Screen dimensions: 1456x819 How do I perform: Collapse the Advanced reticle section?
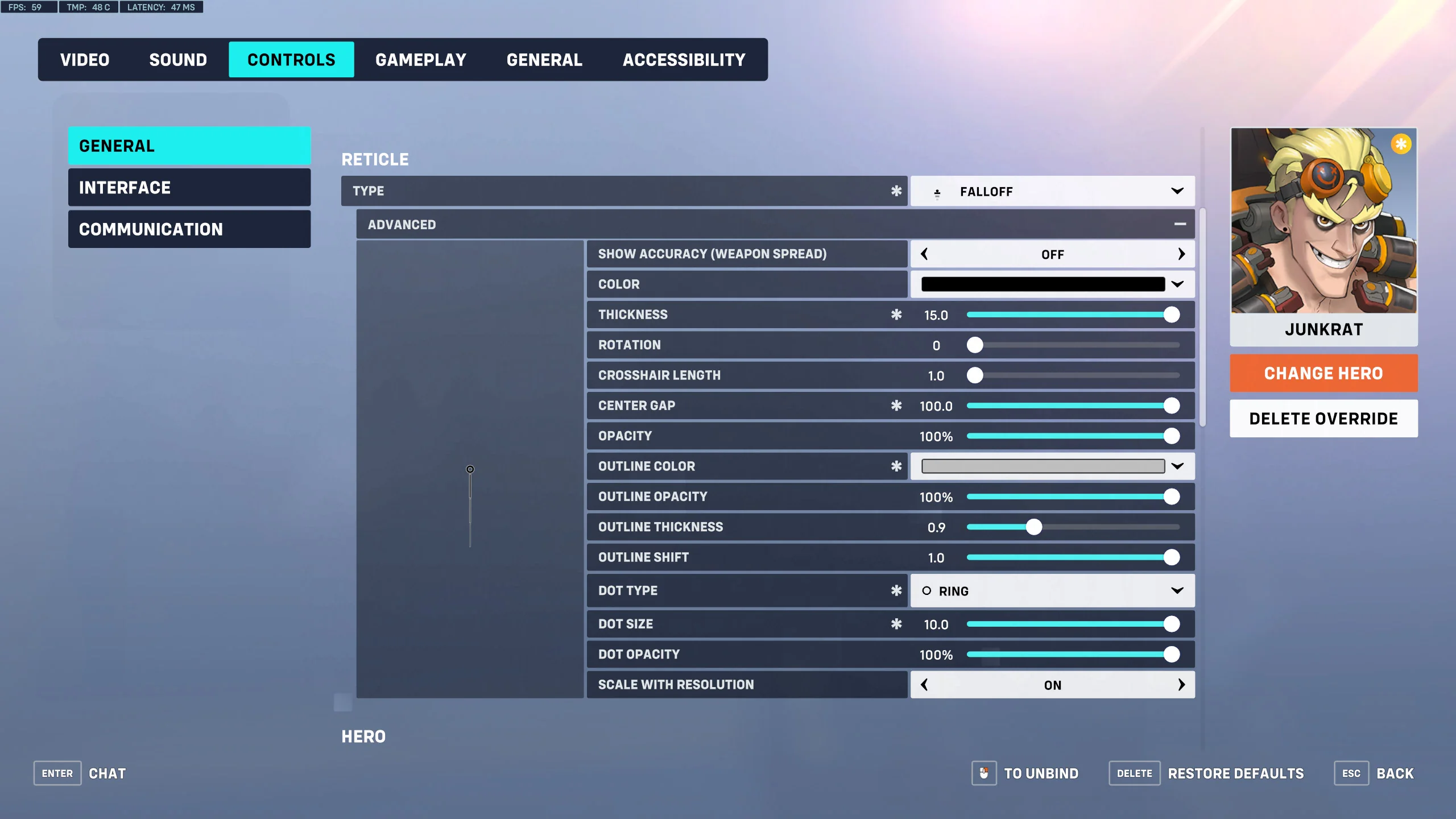(x=1180, y=225)
